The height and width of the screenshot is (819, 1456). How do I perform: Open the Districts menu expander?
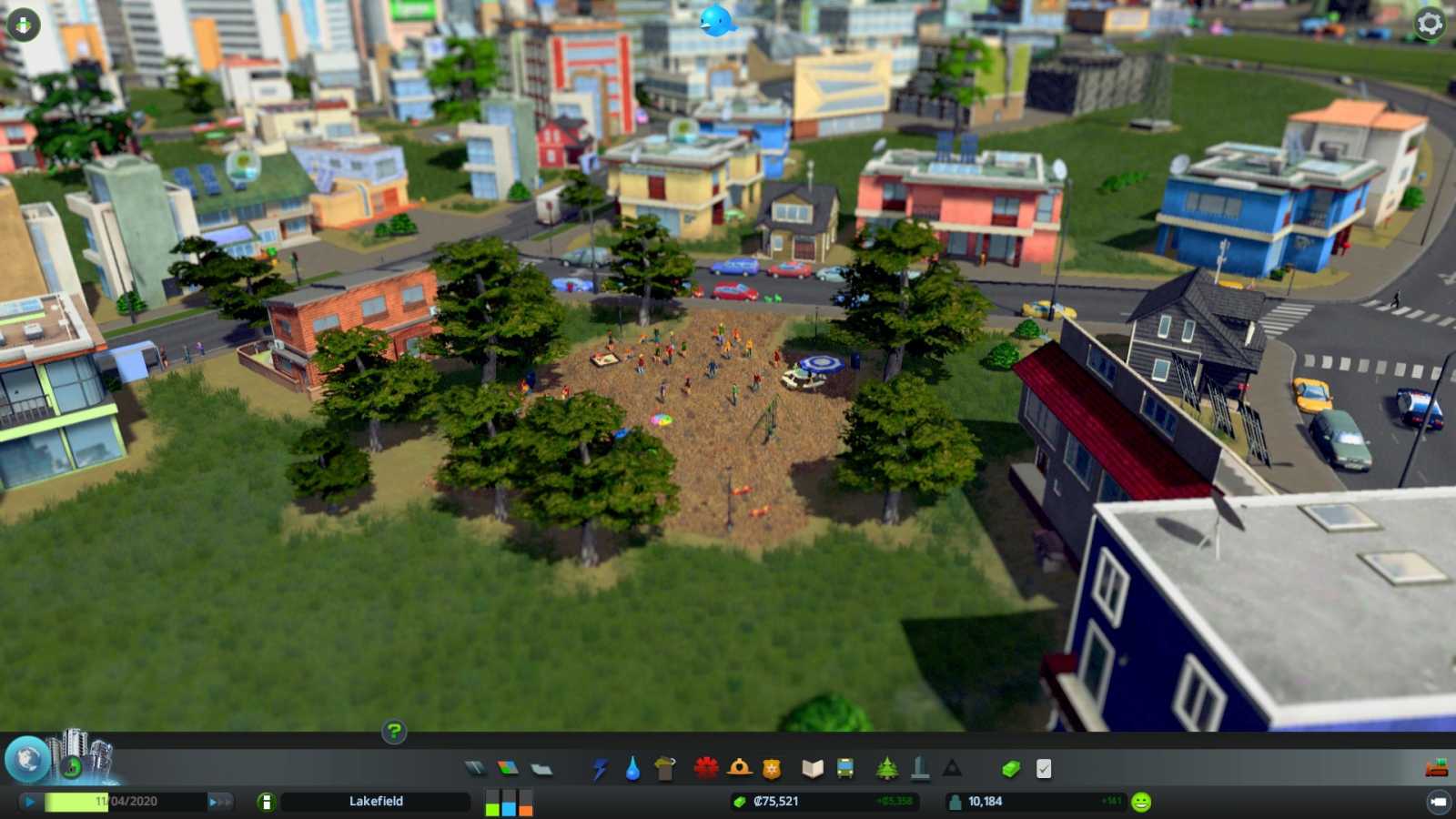point(541,767)
